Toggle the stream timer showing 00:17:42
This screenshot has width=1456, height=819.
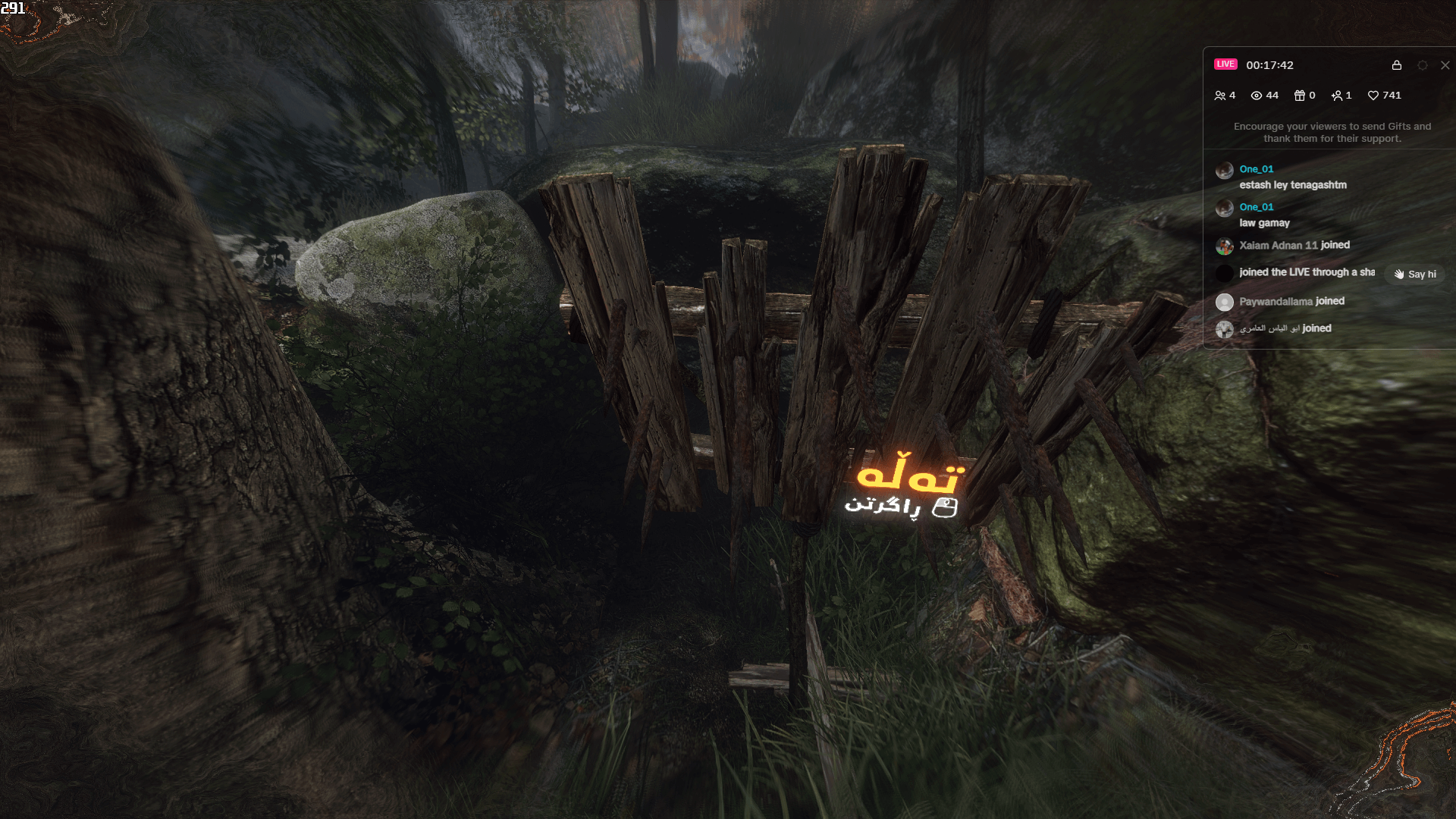click(x=1270, y=65)
